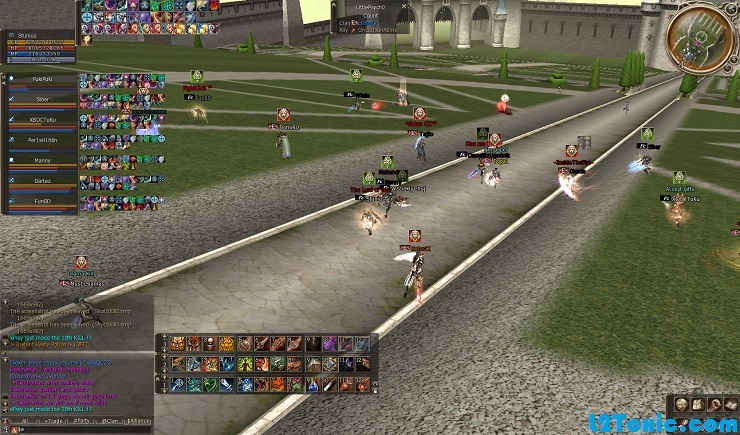Open the skills book icon
740x435 pixels.
tap(730, 404)
